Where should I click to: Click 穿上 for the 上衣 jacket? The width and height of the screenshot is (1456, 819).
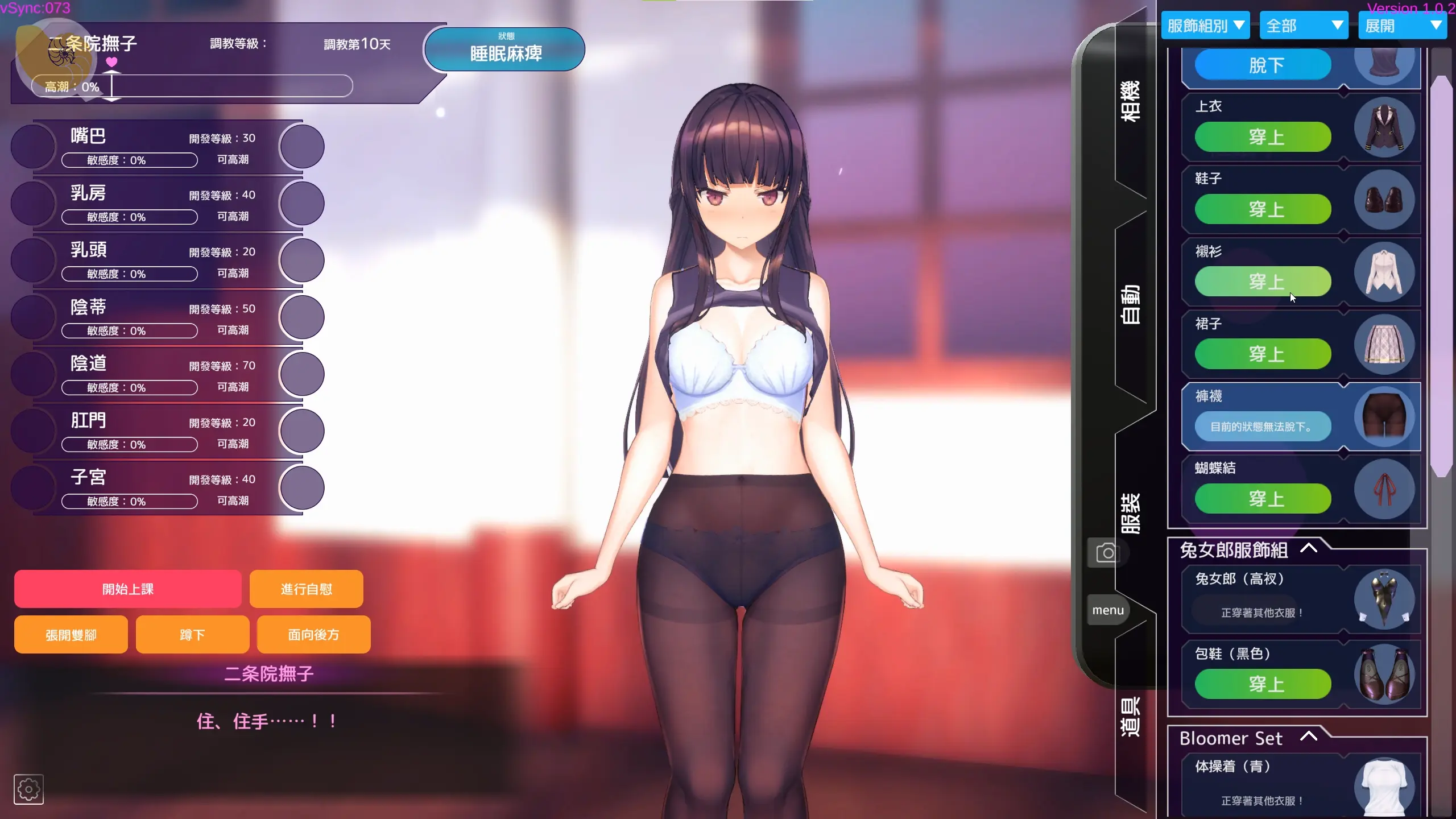tap(1263, 137)
